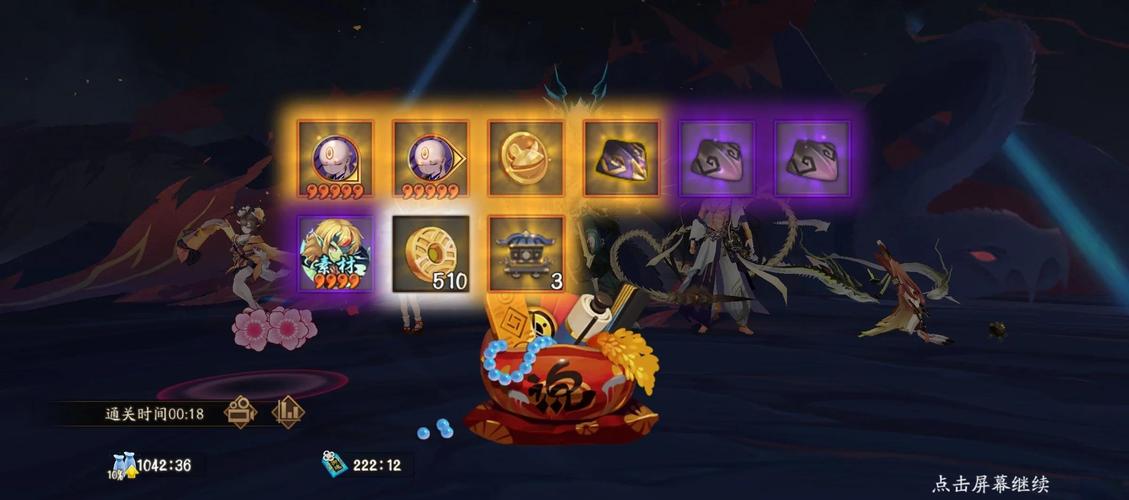Open the battle replay camera icon
1129x500 pixels.
pyautogui.click(x=240, y=412)
